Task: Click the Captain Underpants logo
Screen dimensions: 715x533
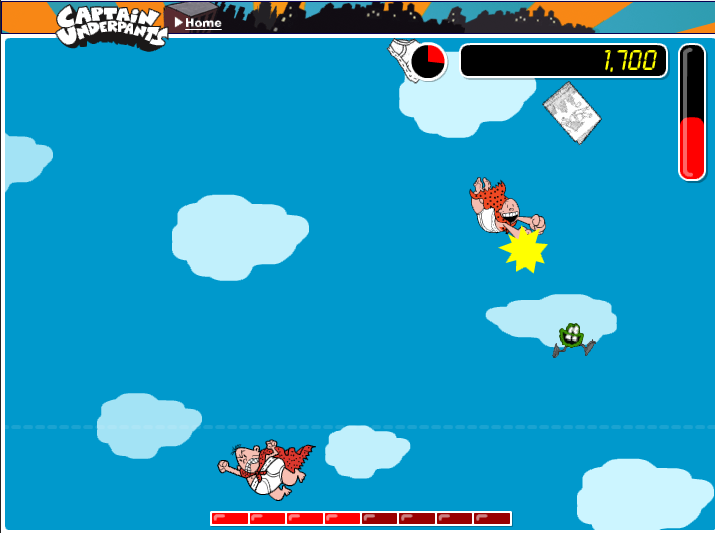Action: coord(108,25)
